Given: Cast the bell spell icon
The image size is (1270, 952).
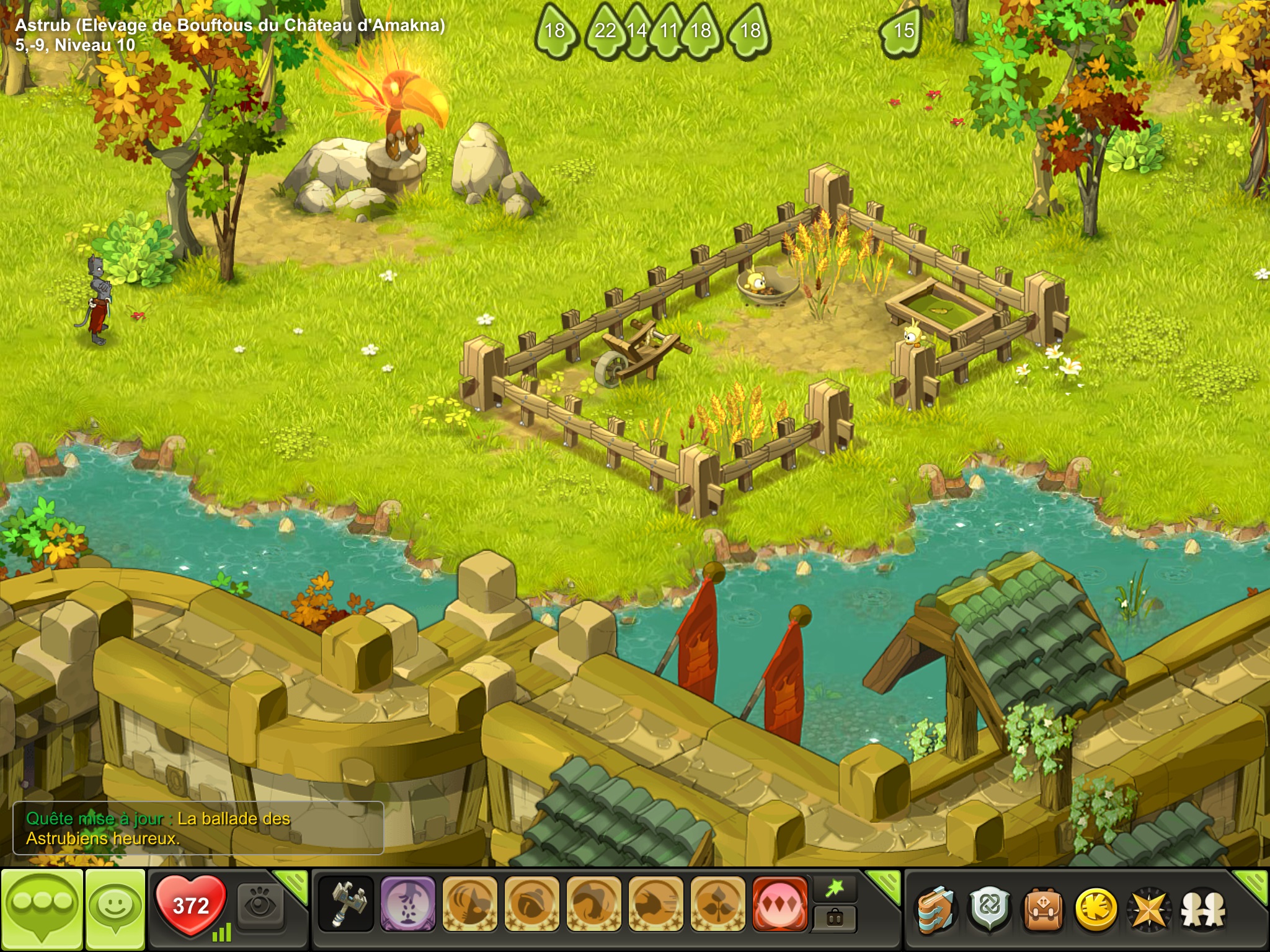Looking at the screenshot, I should click(x=531, y=904).
